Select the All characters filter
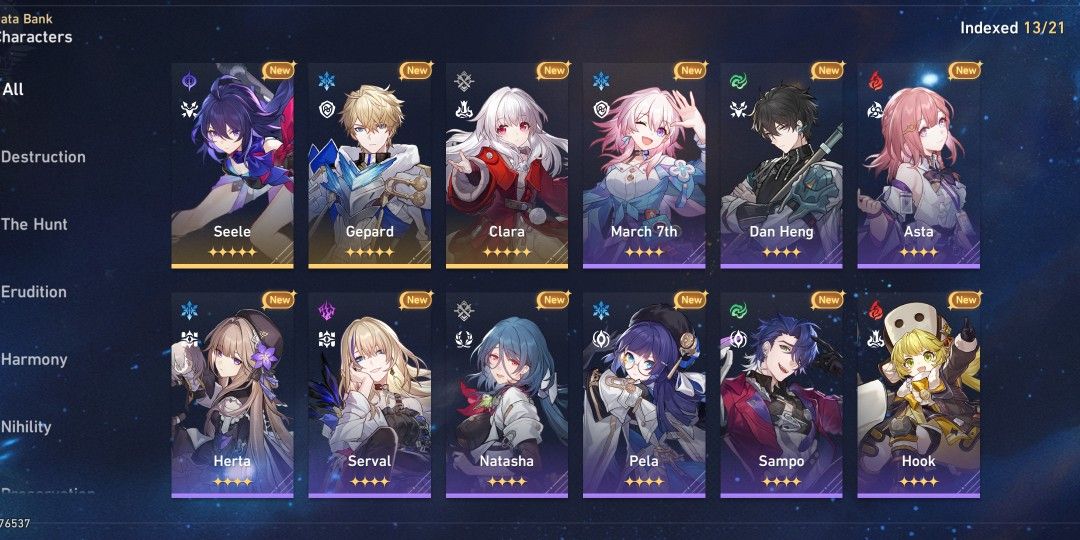 (14, 90)
